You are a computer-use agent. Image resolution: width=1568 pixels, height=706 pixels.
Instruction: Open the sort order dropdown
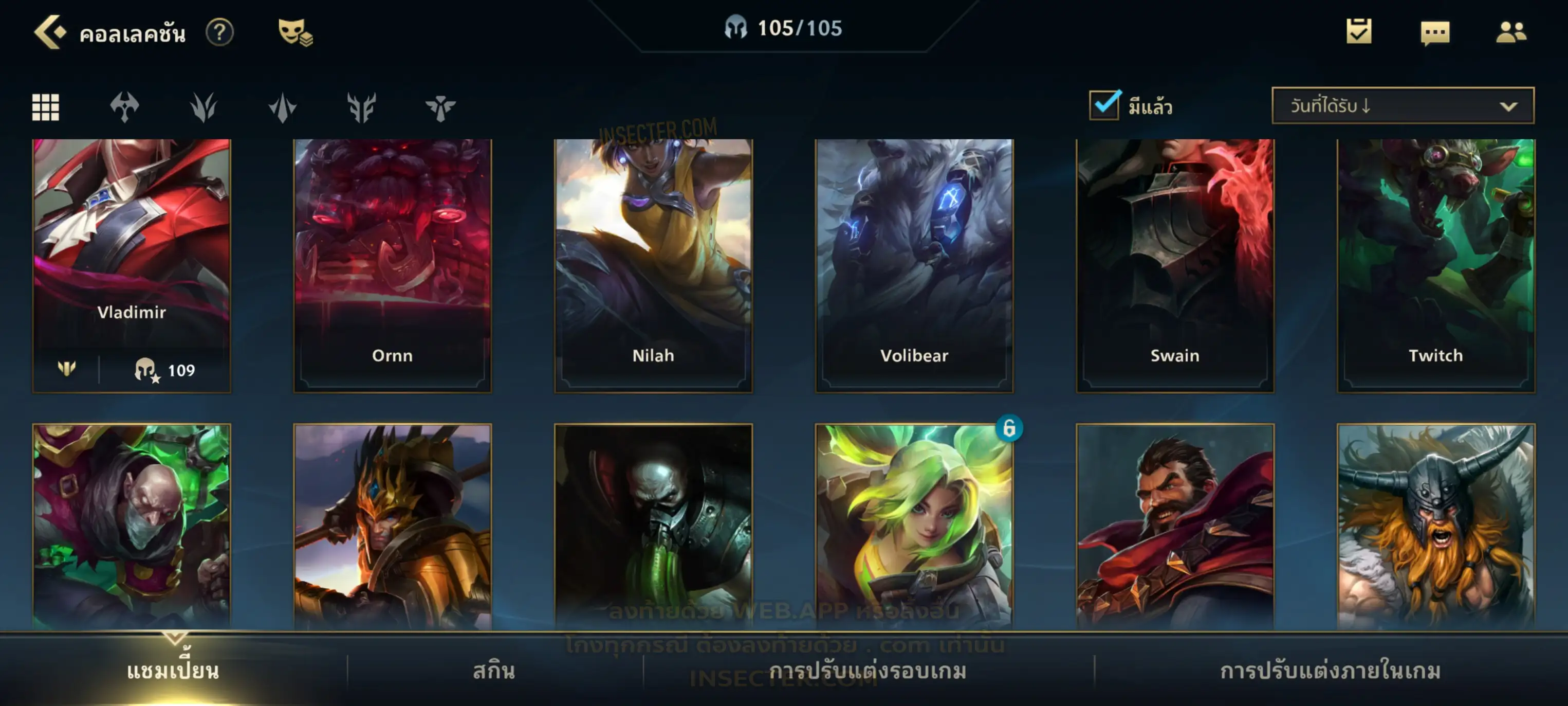pyautogui.click(x=1402, y=106)
